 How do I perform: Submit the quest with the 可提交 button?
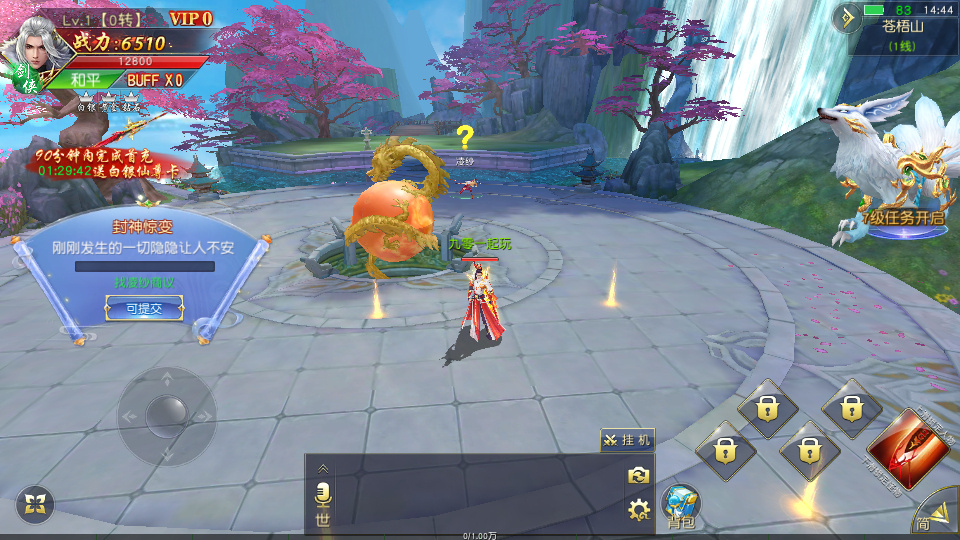point(144,309)
